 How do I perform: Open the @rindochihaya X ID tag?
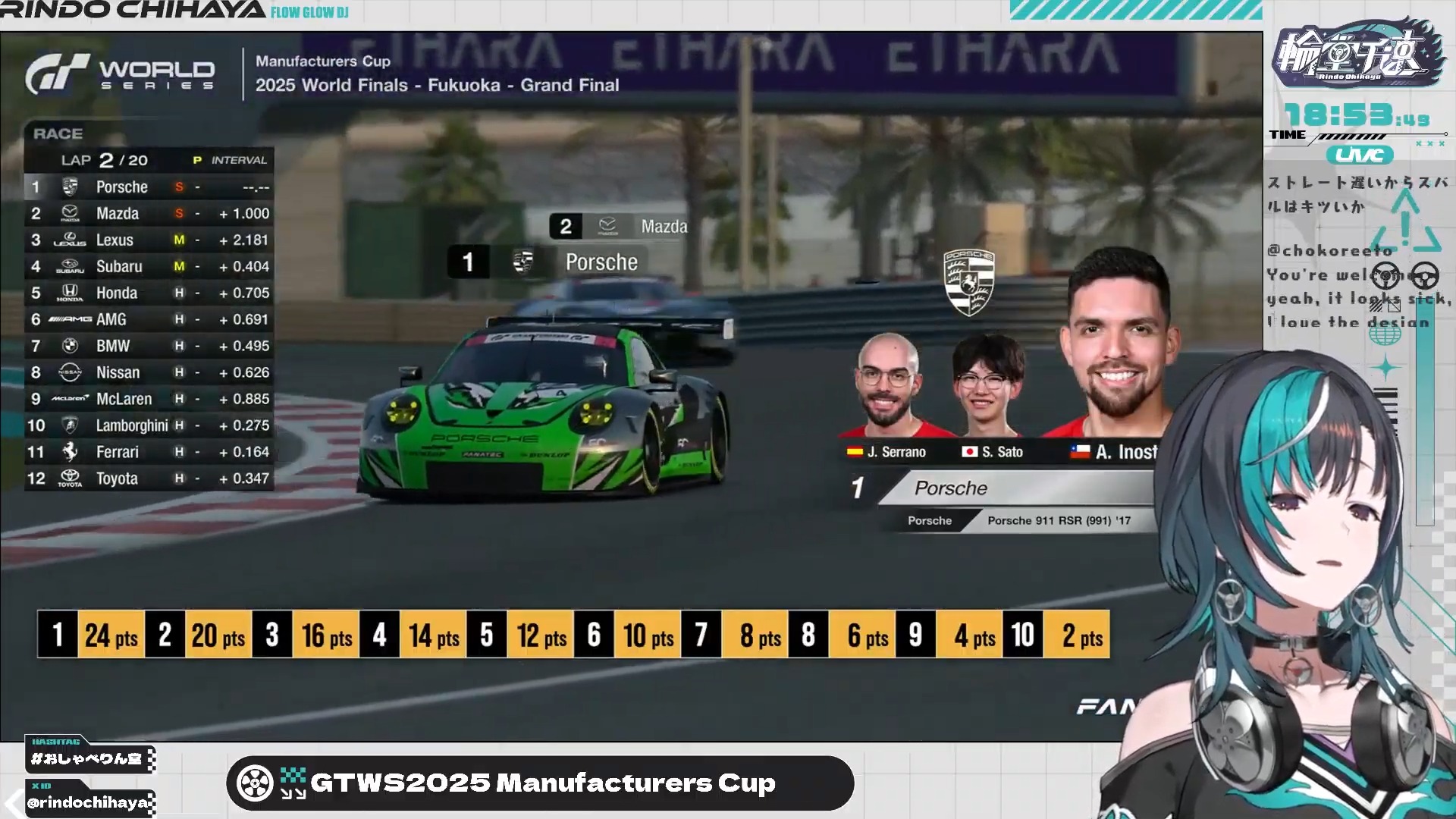click(x=88, y=802)
